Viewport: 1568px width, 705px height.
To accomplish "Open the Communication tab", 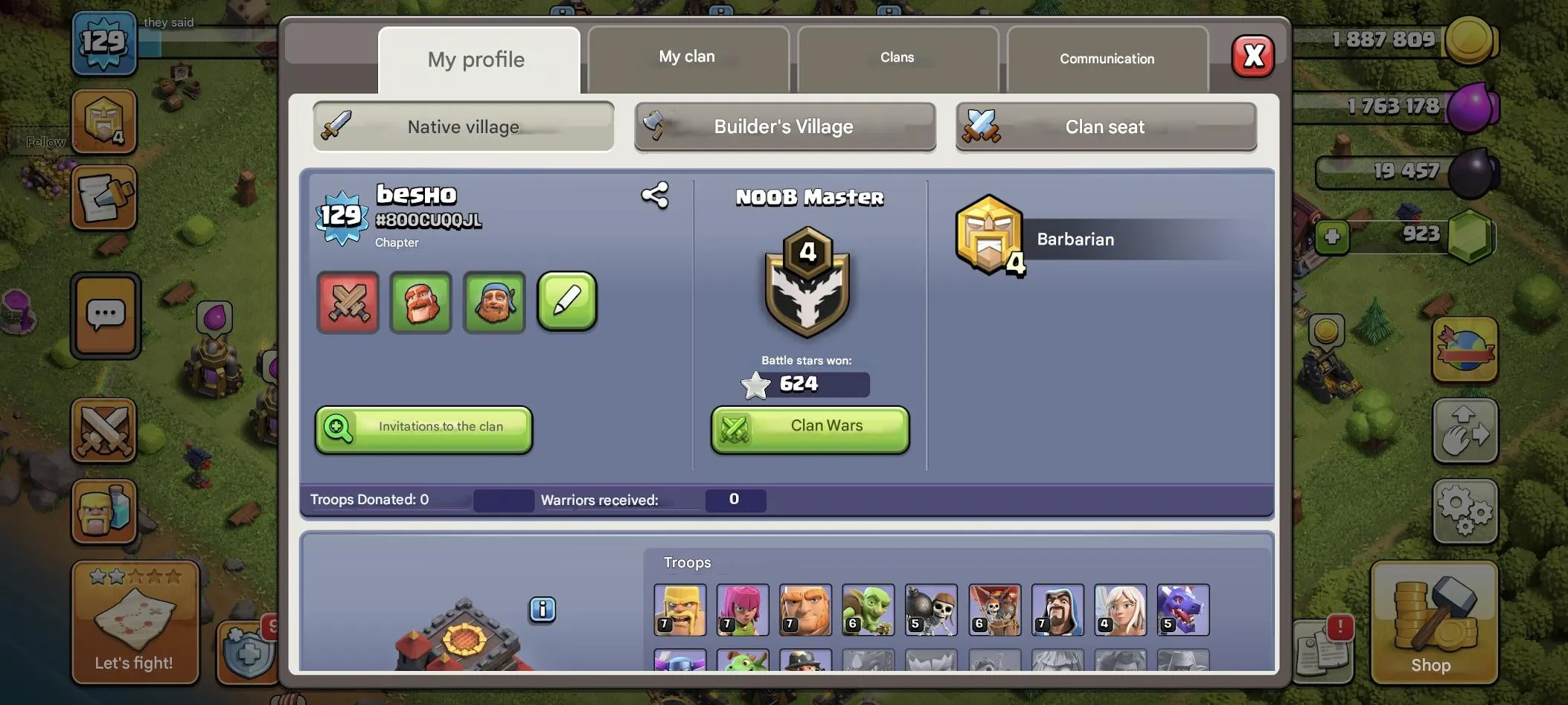I will 1107,59.
